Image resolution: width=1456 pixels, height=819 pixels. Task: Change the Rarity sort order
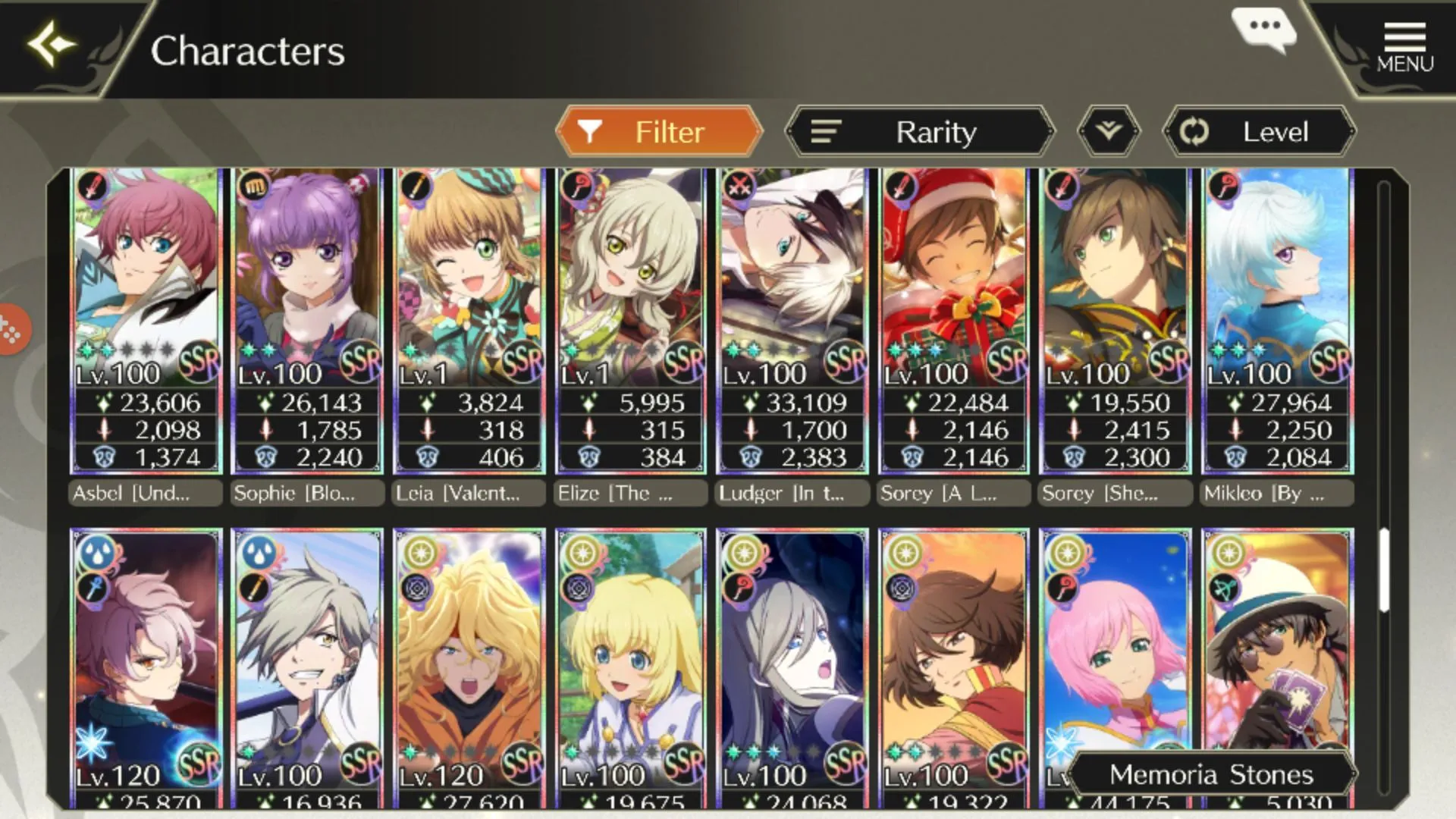(x=920, y=132)
